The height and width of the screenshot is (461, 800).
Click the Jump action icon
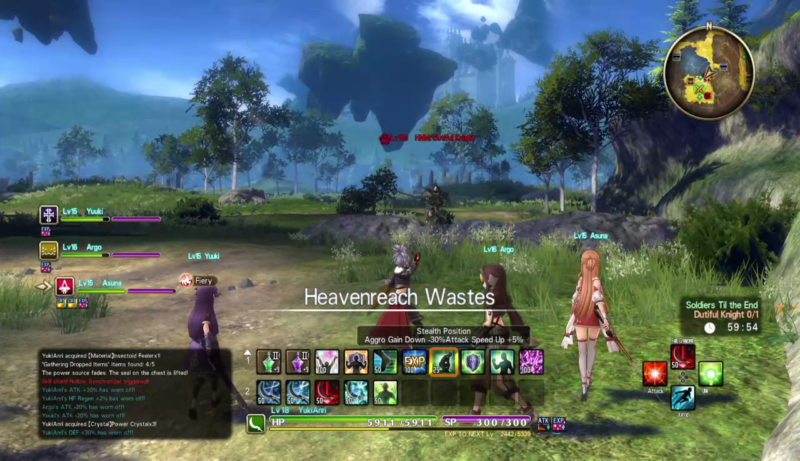coord(683,398)
